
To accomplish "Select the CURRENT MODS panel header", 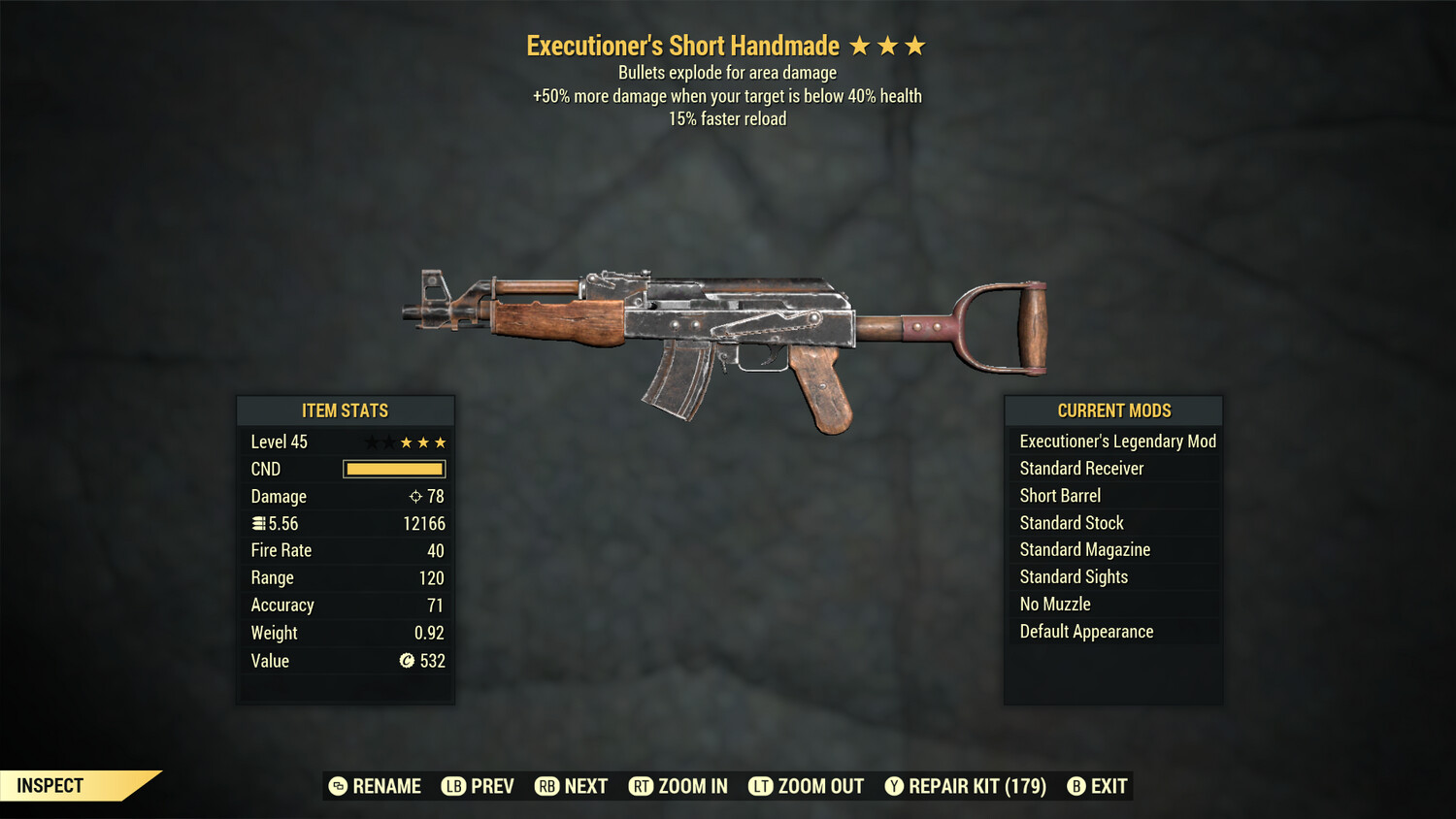I will [x=1113, y=410].
